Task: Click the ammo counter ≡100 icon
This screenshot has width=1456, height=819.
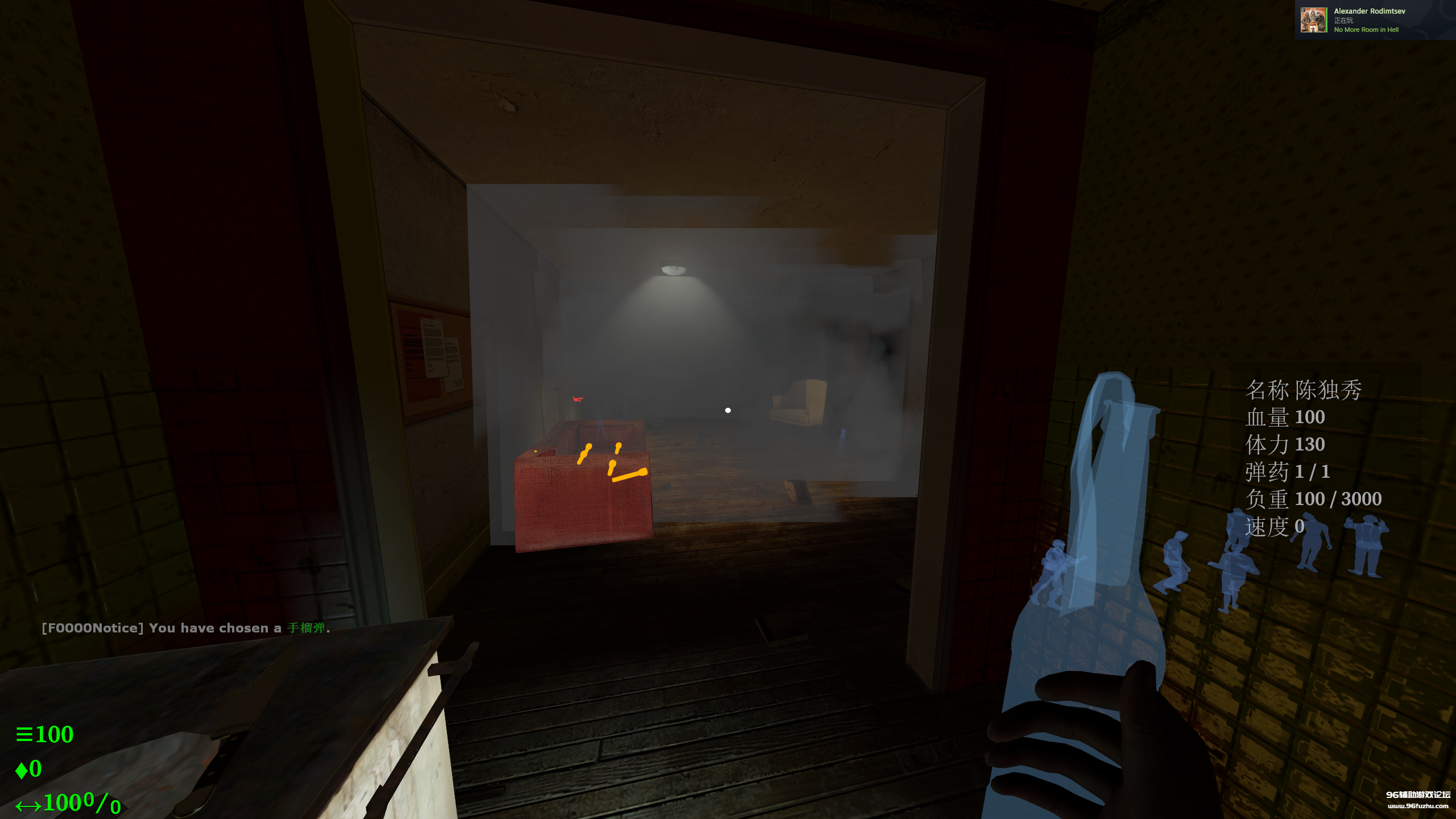Action: [x=45, y=735]
